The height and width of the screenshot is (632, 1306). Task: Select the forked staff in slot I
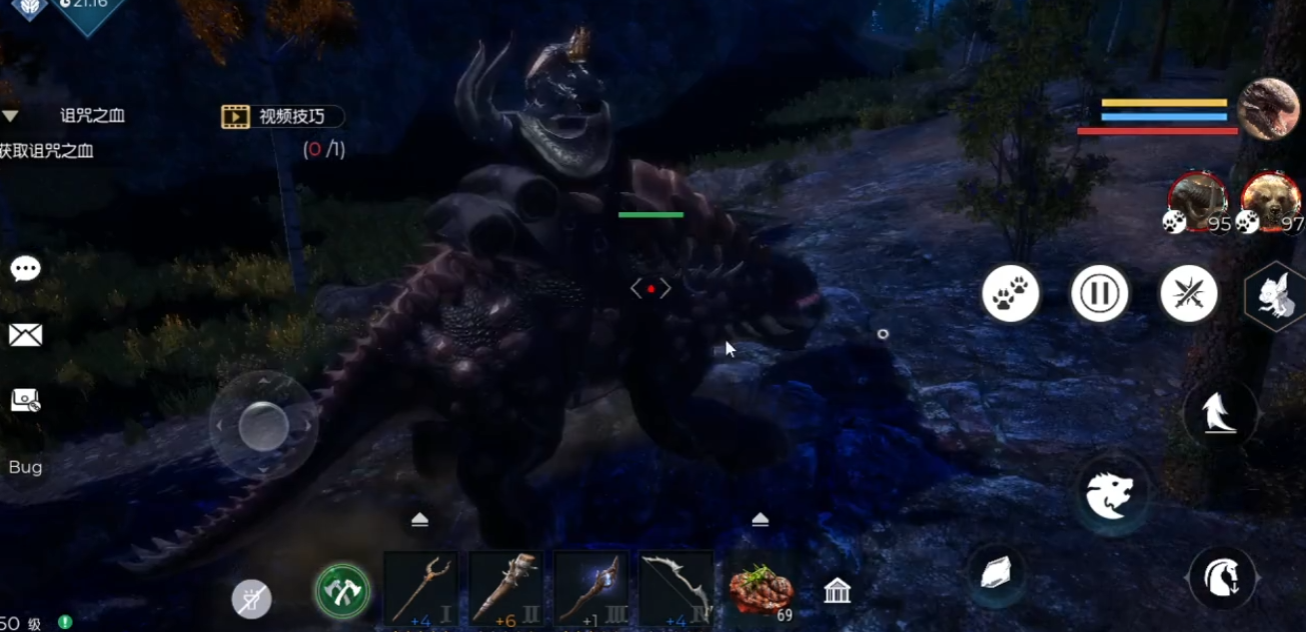tap(420, 589)
